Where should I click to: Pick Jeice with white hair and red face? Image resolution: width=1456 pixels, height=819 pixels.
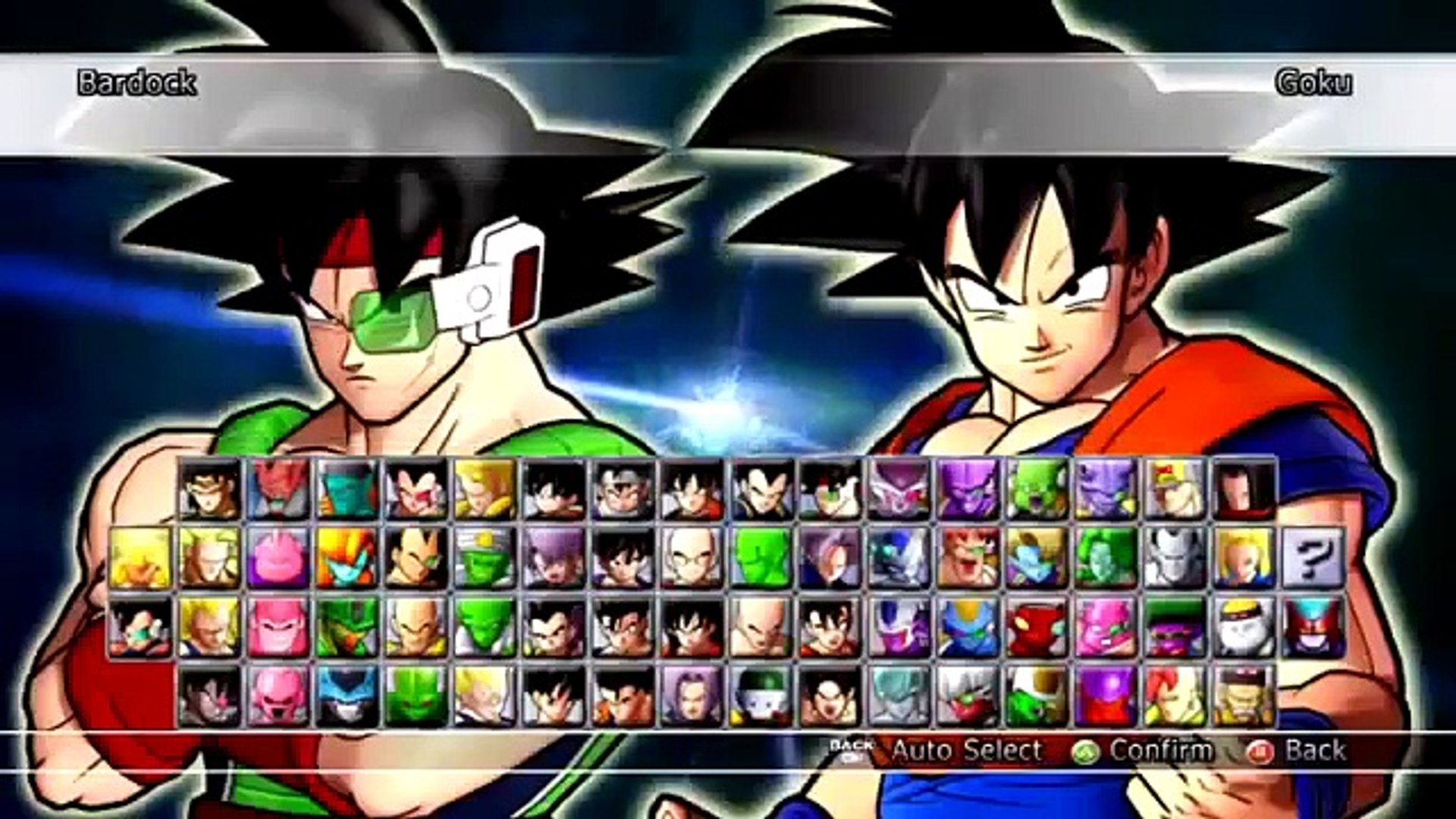point(967,696)
